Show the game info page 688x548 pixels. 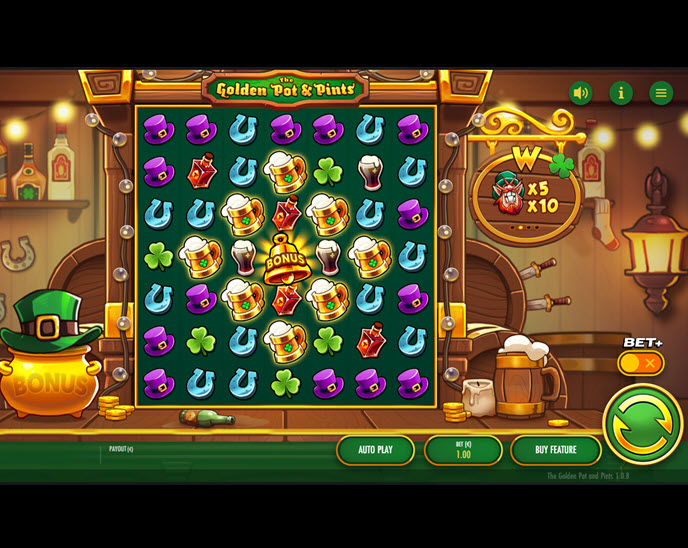point(621,93)
